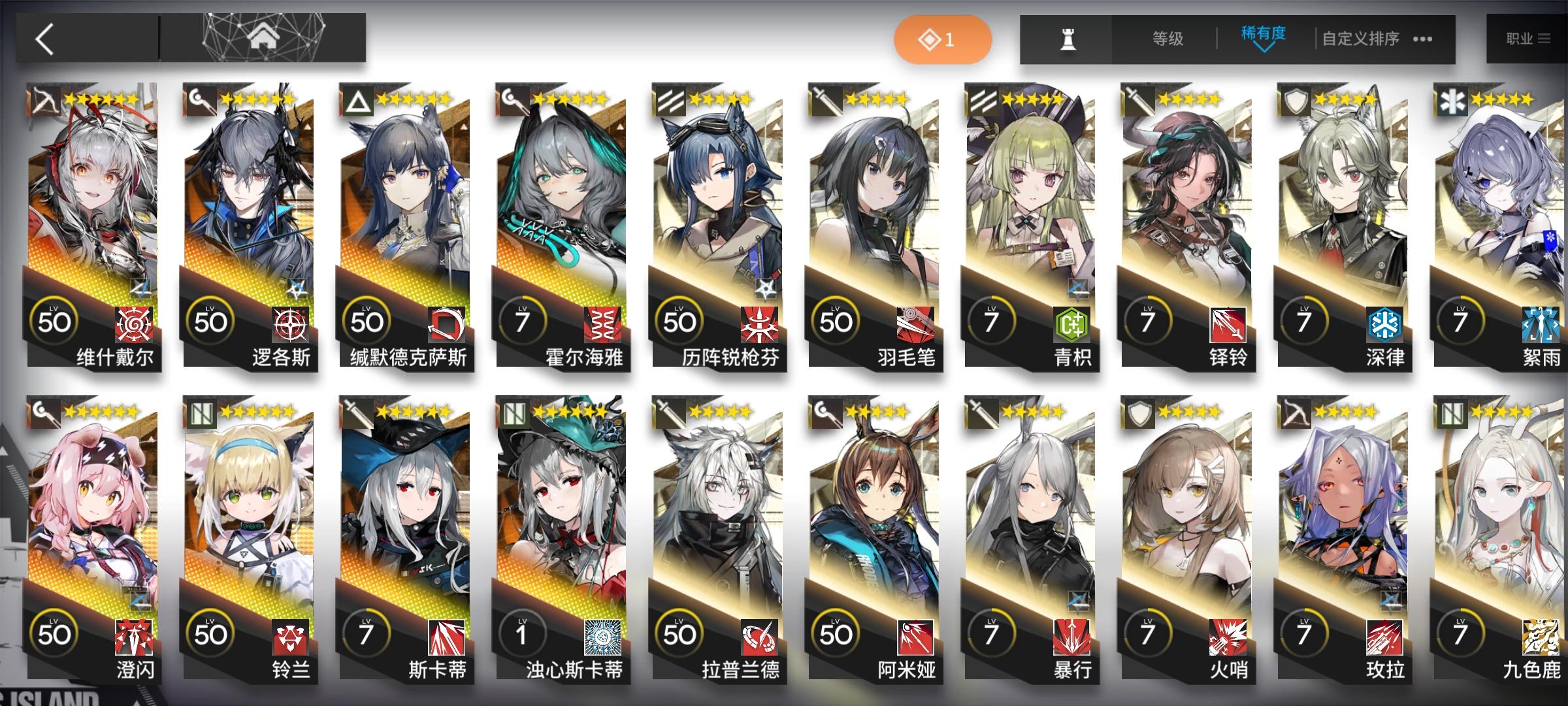The height and width of the screenshot is (706, 1568).
Task: Select the shield class icon on 暴行's card
Action: pos(1140,414)
